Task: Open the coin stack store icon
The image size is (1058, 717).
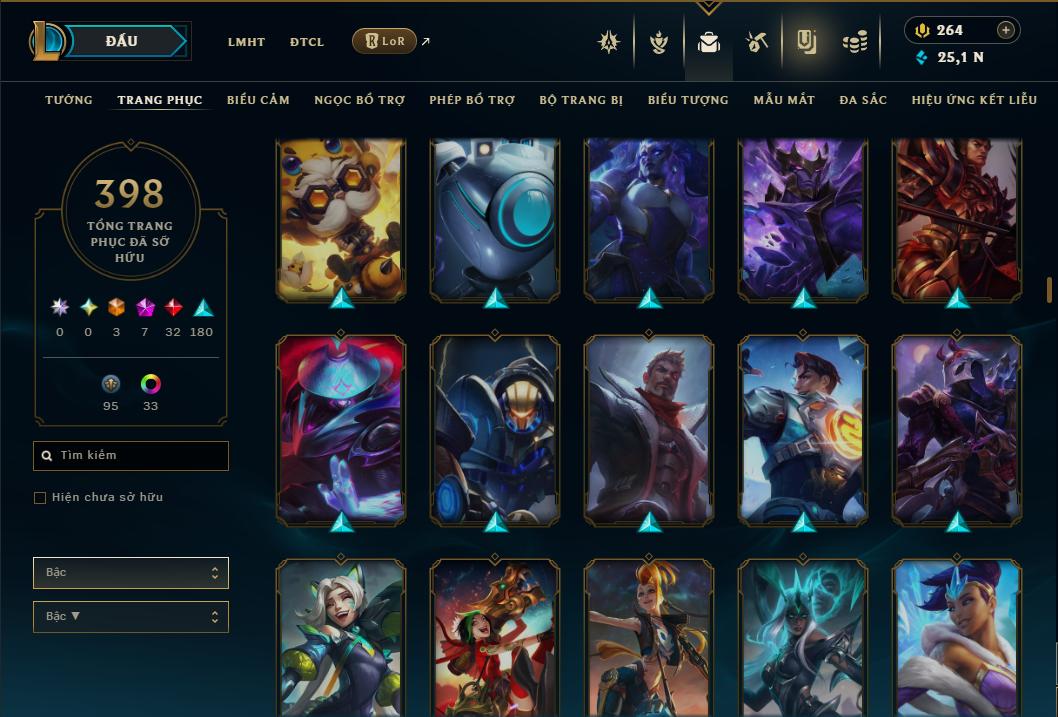Action: pyautogui.click(x=854, y=42)
